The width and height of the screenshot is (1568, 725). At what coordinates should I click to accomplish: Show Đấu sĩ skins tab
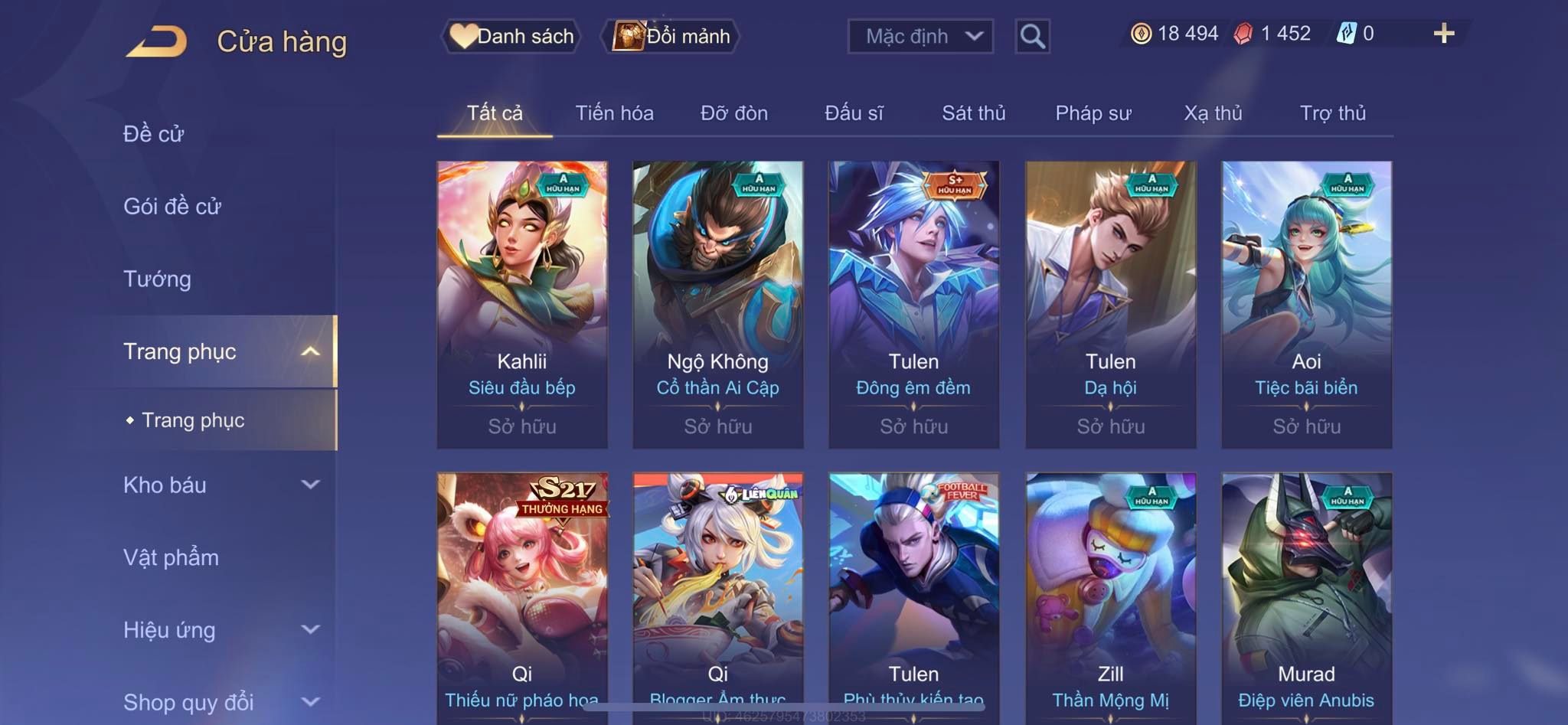(854, 113)
